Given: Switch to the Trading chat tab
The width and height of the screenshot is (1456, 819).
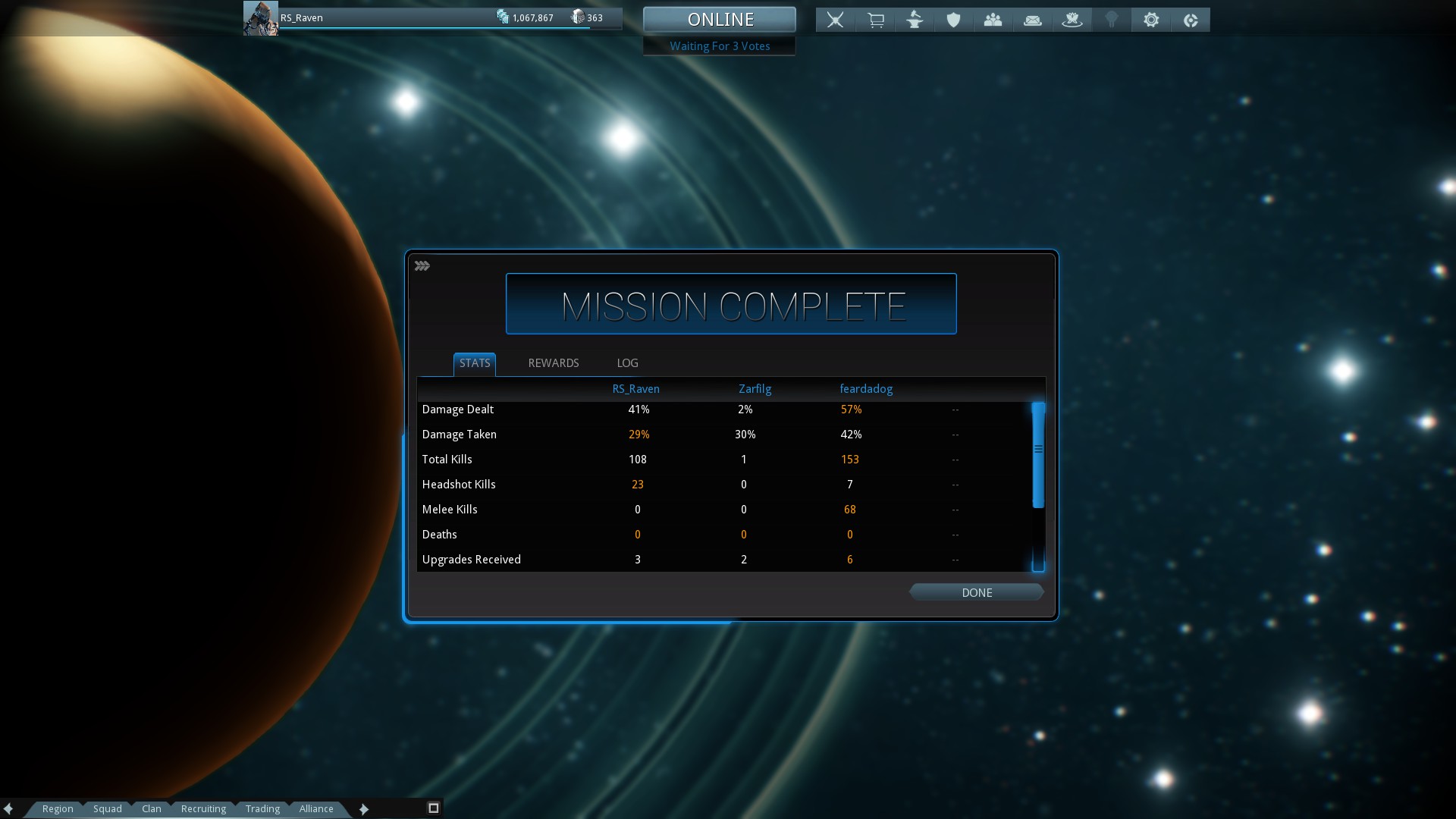Looking at the screenshot, I should pos(262,809).
